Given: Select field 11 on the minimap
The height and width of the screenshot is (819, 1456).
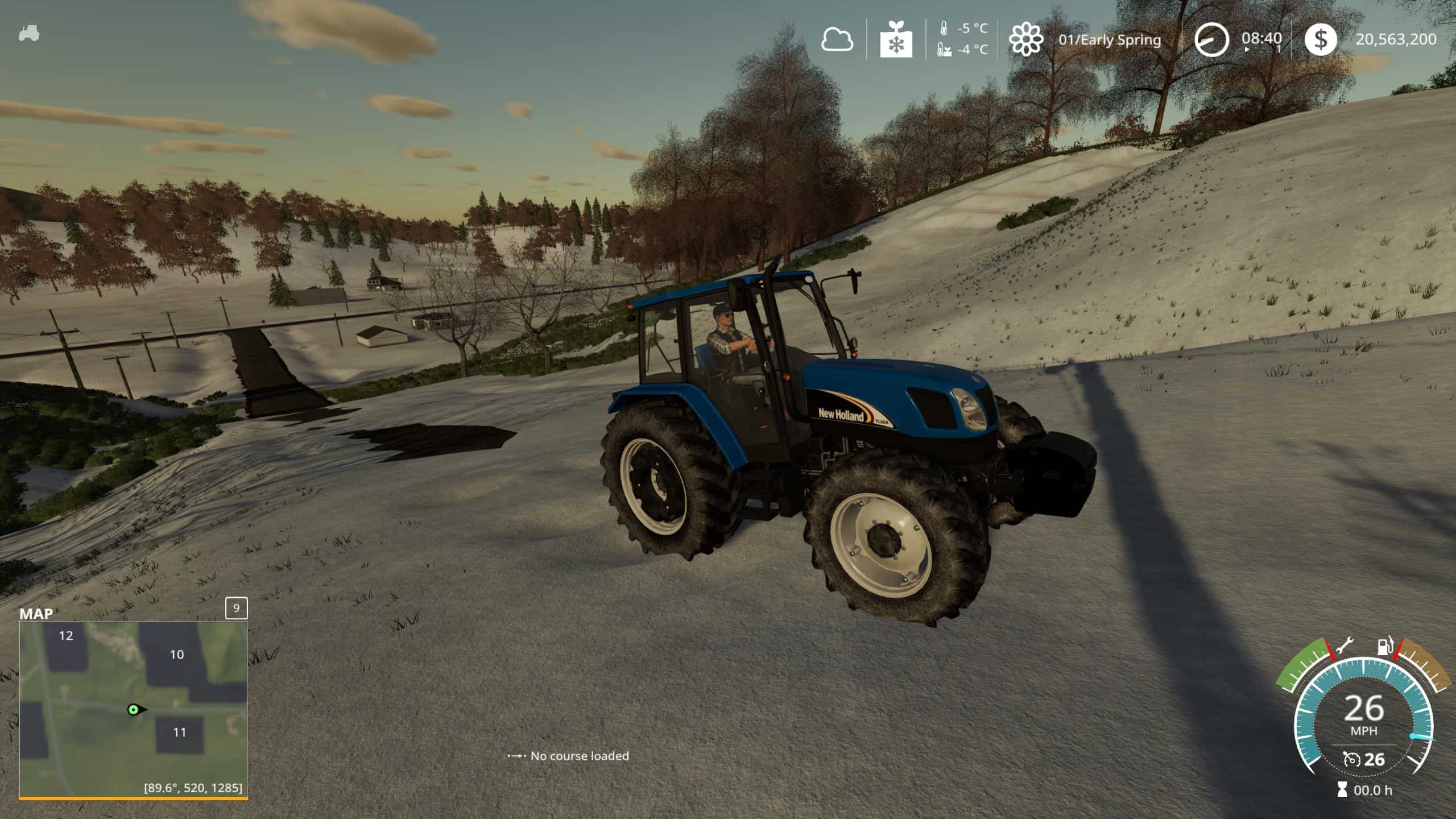Looking at the screenshot, I should coord(180,733).
